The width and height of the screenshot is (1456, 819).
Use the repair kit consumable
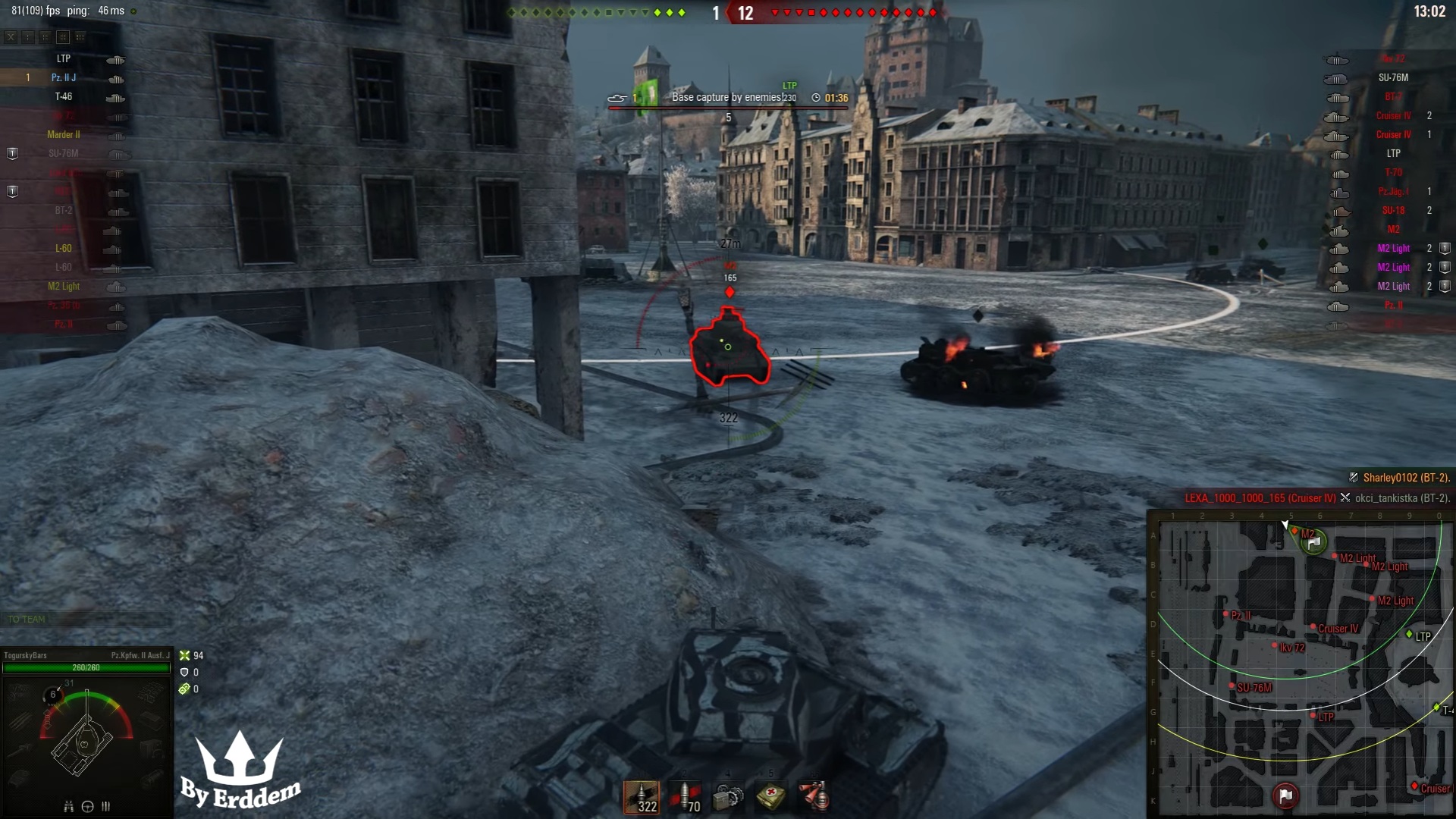pos(728,797)
